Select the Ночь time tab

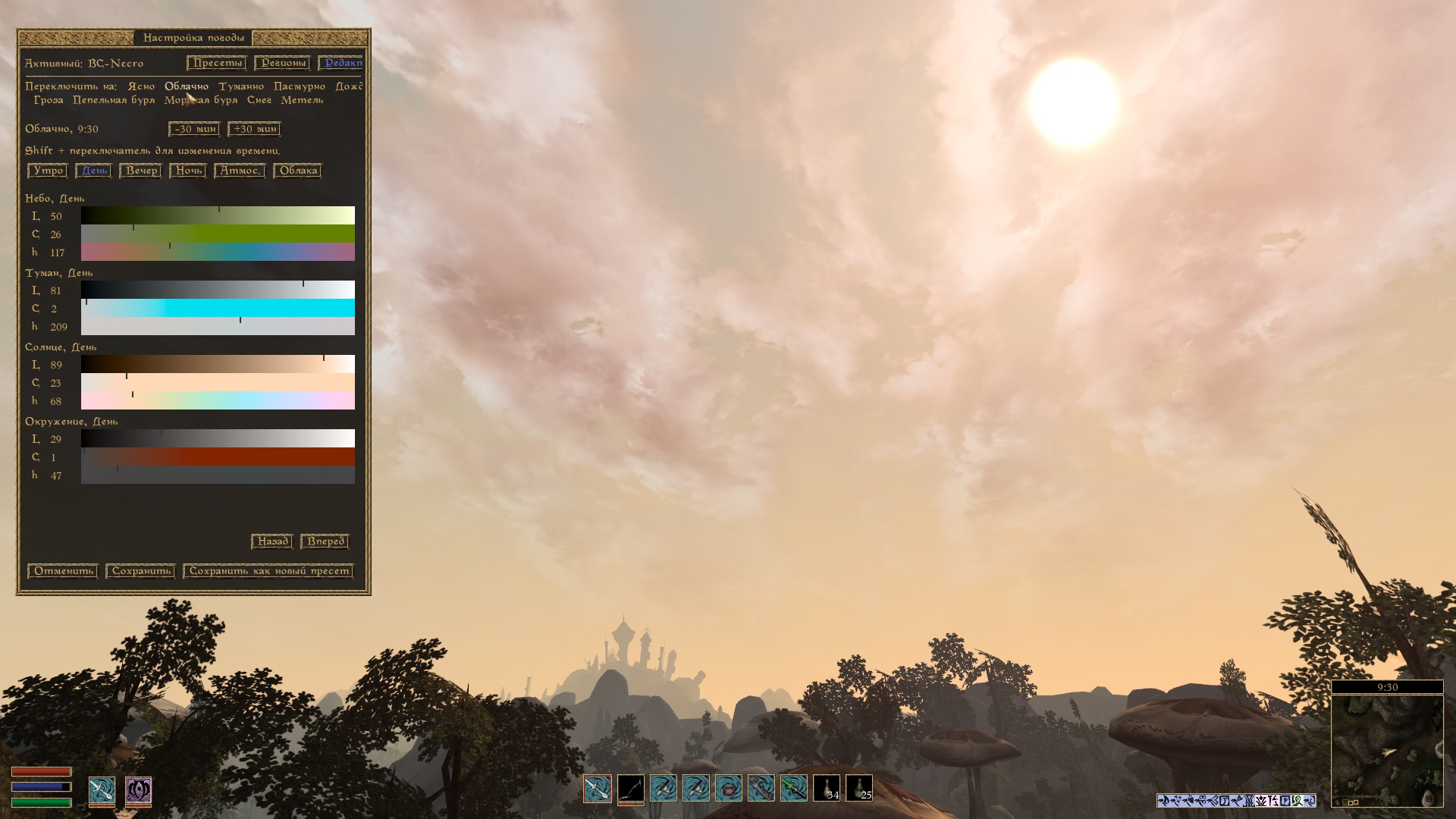pyautogui.click(x=188, y=171)
